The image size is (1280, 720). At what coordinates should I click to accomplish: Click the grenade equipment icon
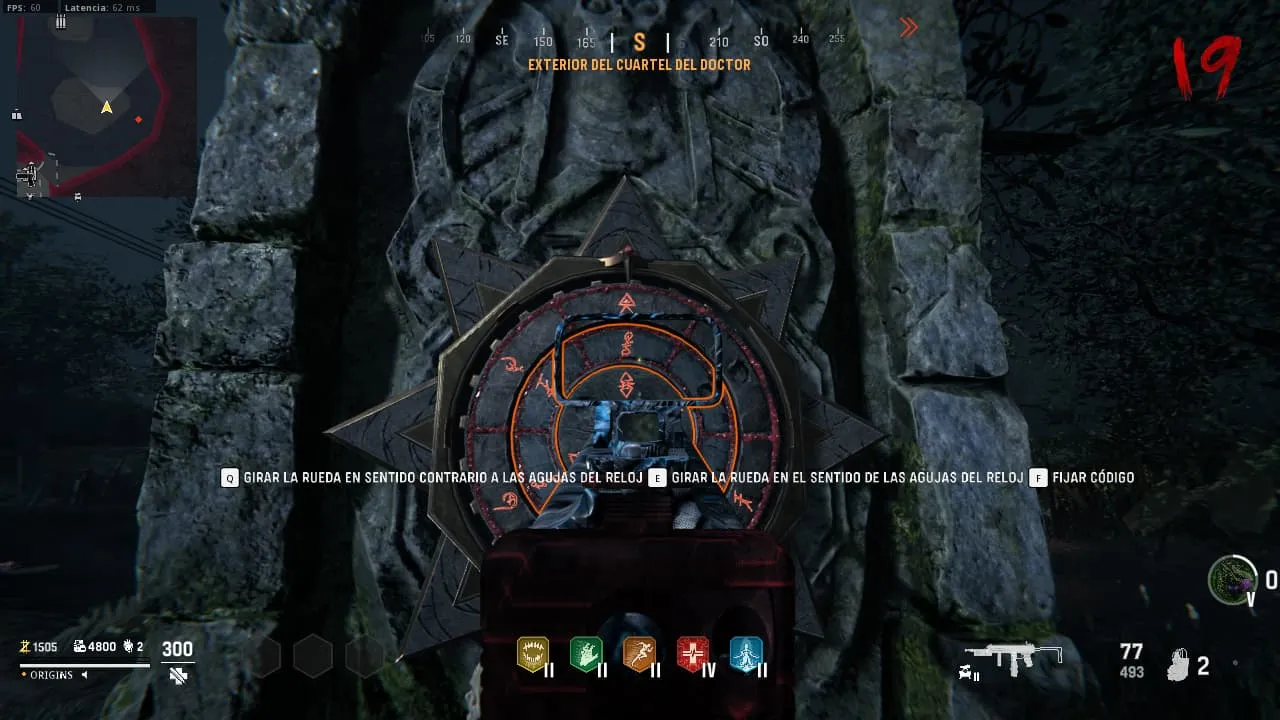point(1182,664)
